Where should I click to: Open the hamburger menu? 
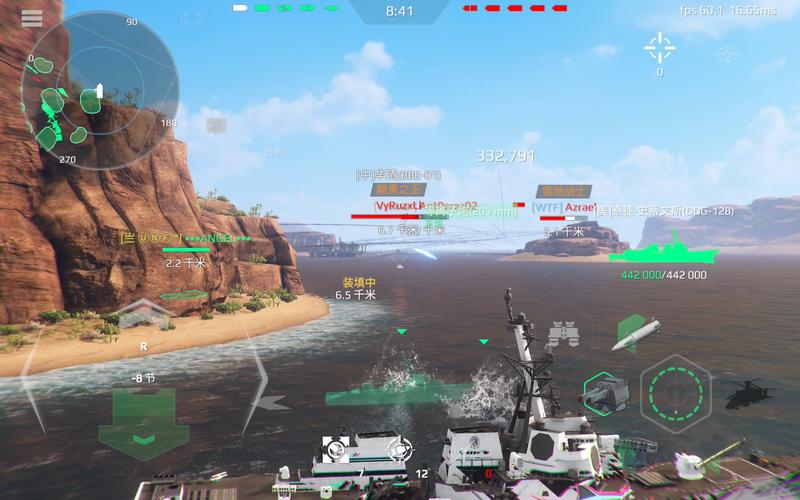31,19
